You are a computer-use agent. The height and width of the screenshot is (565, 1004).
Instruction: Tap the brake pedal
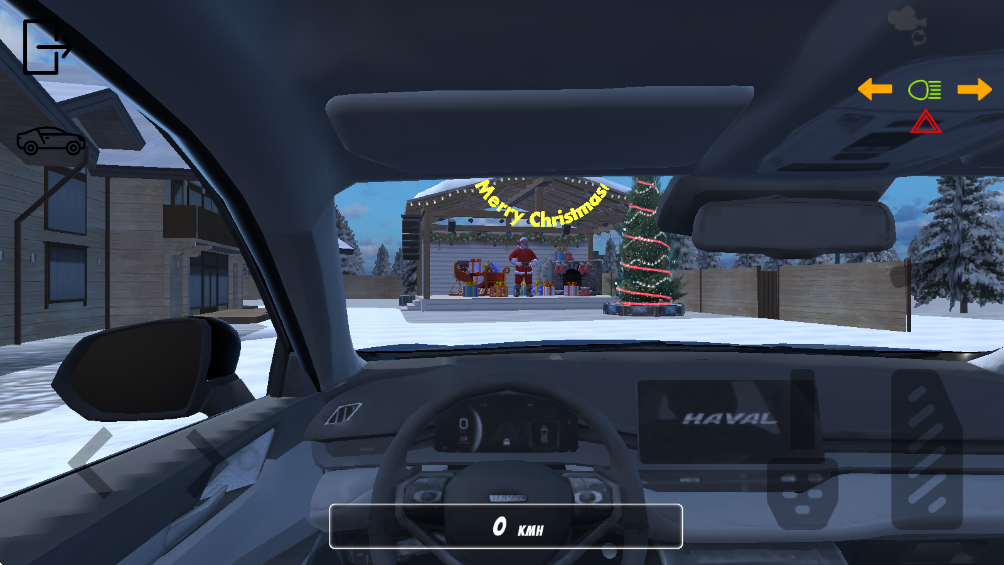802,493
